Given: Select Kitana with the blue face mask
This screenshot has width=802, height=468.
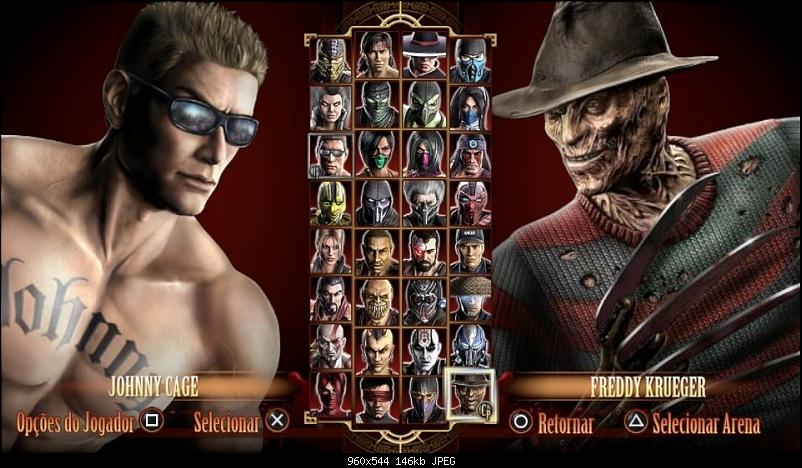Looking at the screenshot, I should pyautogui.click(x=468, y=107).
